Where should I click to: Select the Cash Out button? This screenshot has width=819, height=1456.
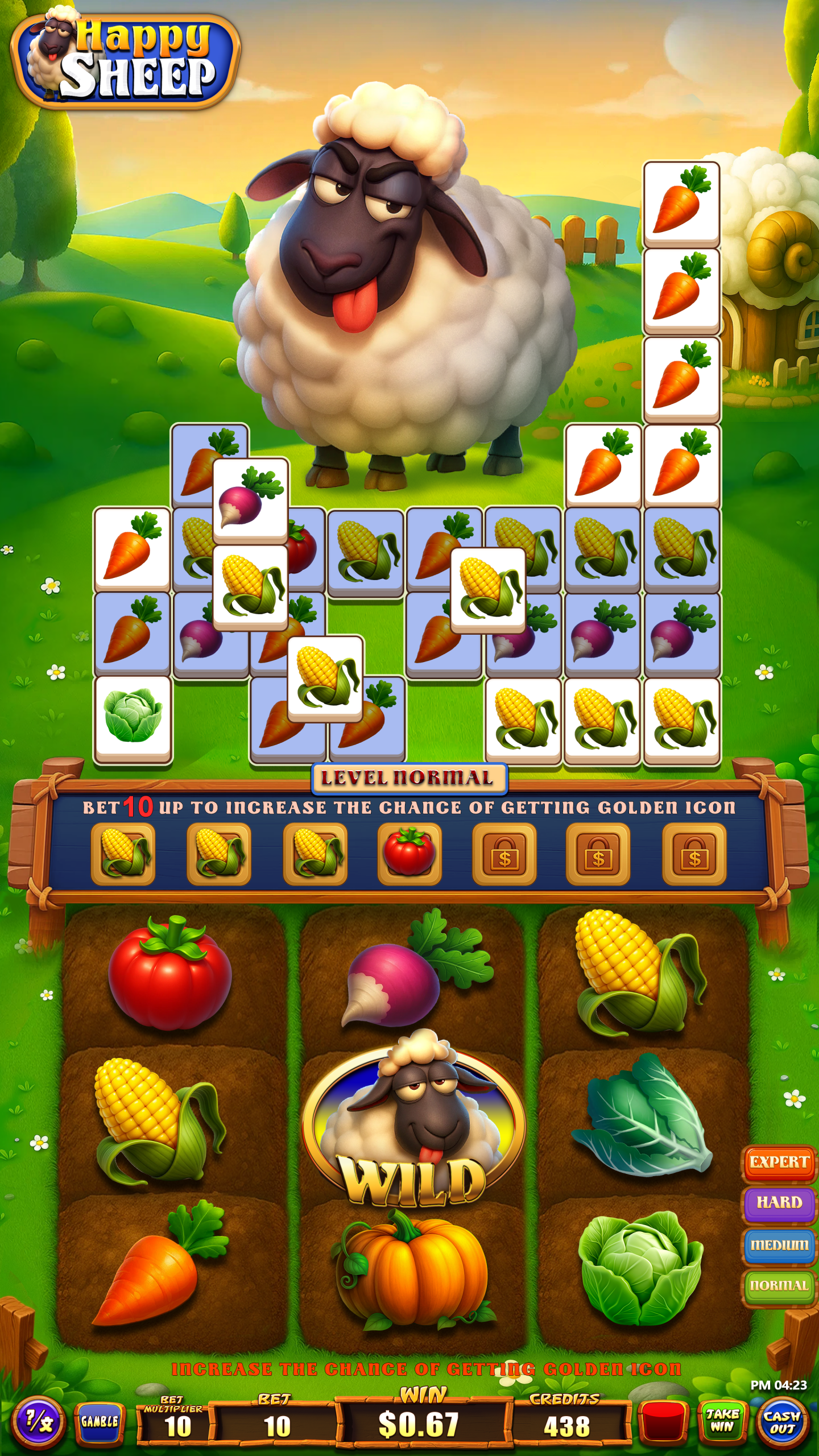pos(783,1422)
